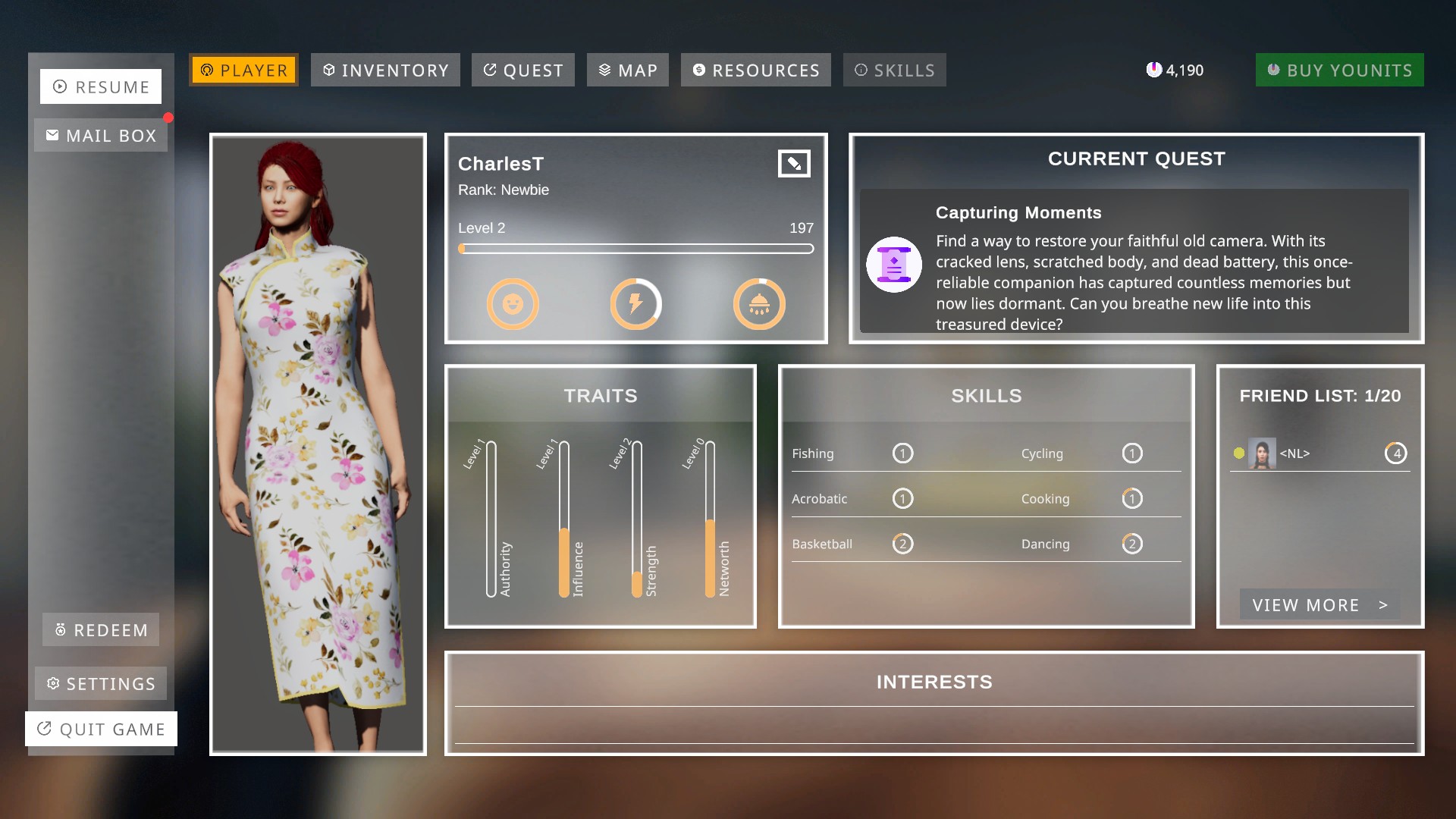The height and width of the screenshot is (819, 1456).
Task: Click the mood smiley status icon
Action: click(x=513, y=303)
